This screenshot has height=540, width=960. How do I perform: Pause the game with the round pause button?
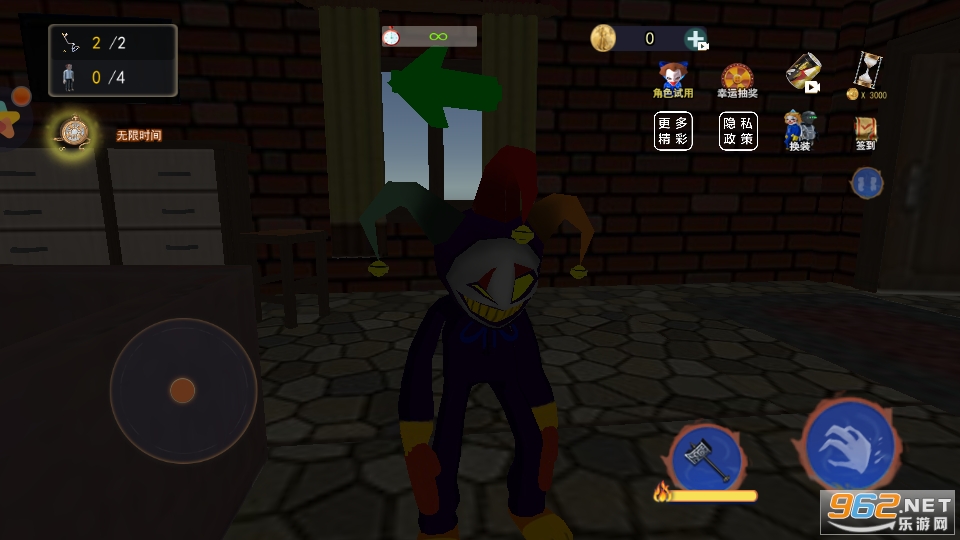[866, 182]
